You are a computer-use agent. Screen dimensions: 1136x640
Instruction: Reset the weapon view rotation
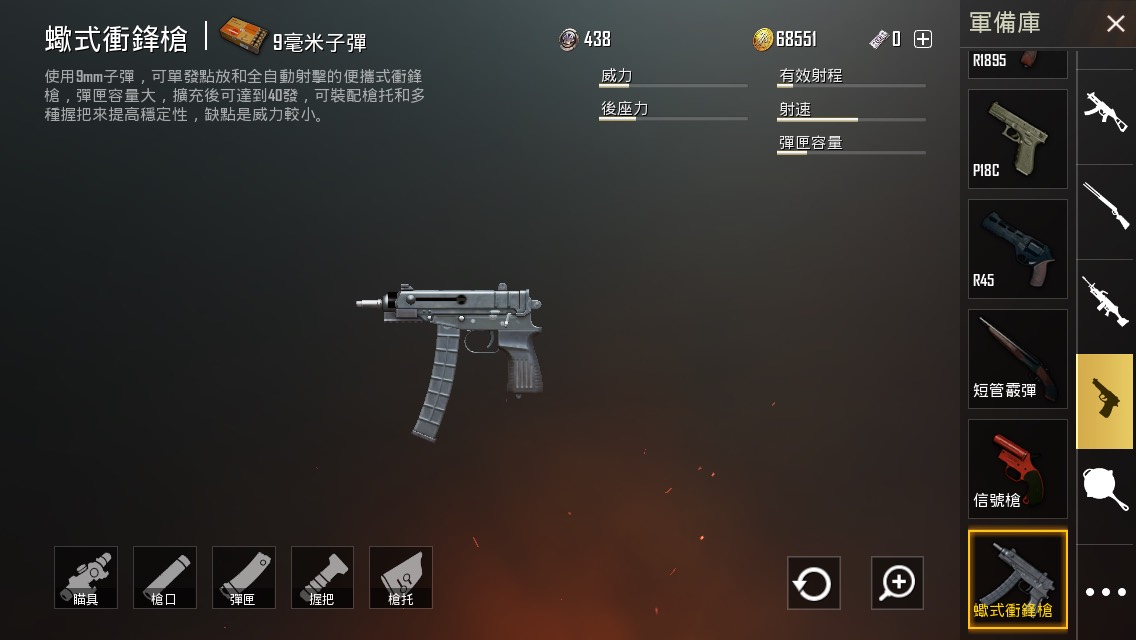tap(813, 583)
